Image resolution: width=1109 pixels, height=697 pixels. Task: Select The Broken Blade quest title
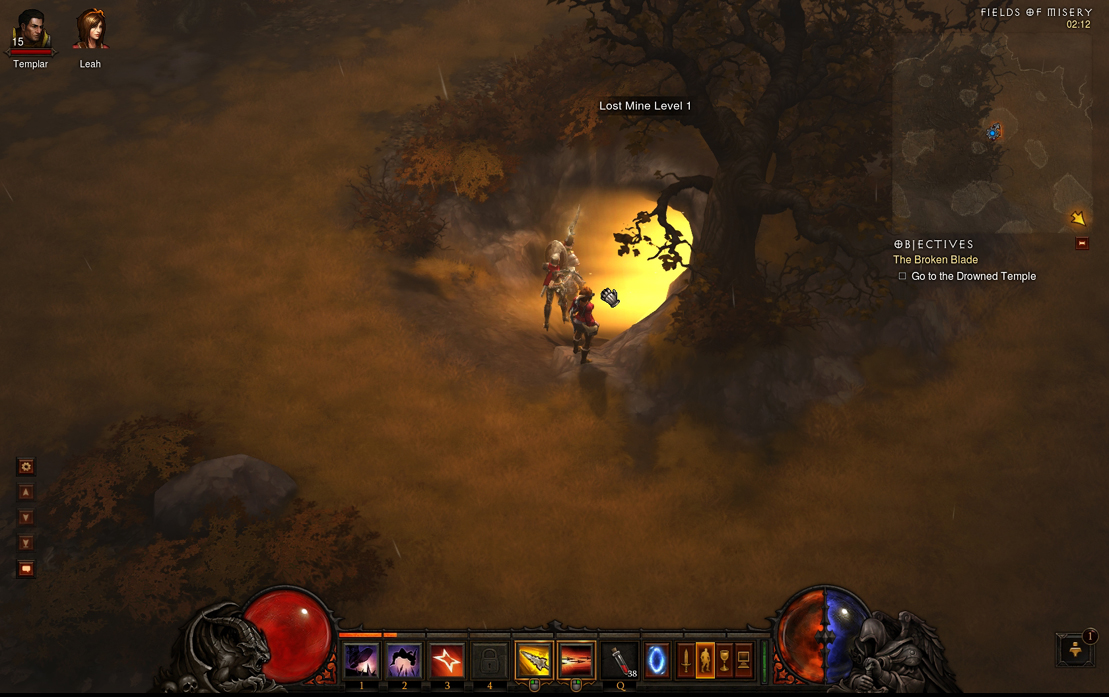point(935,260)
